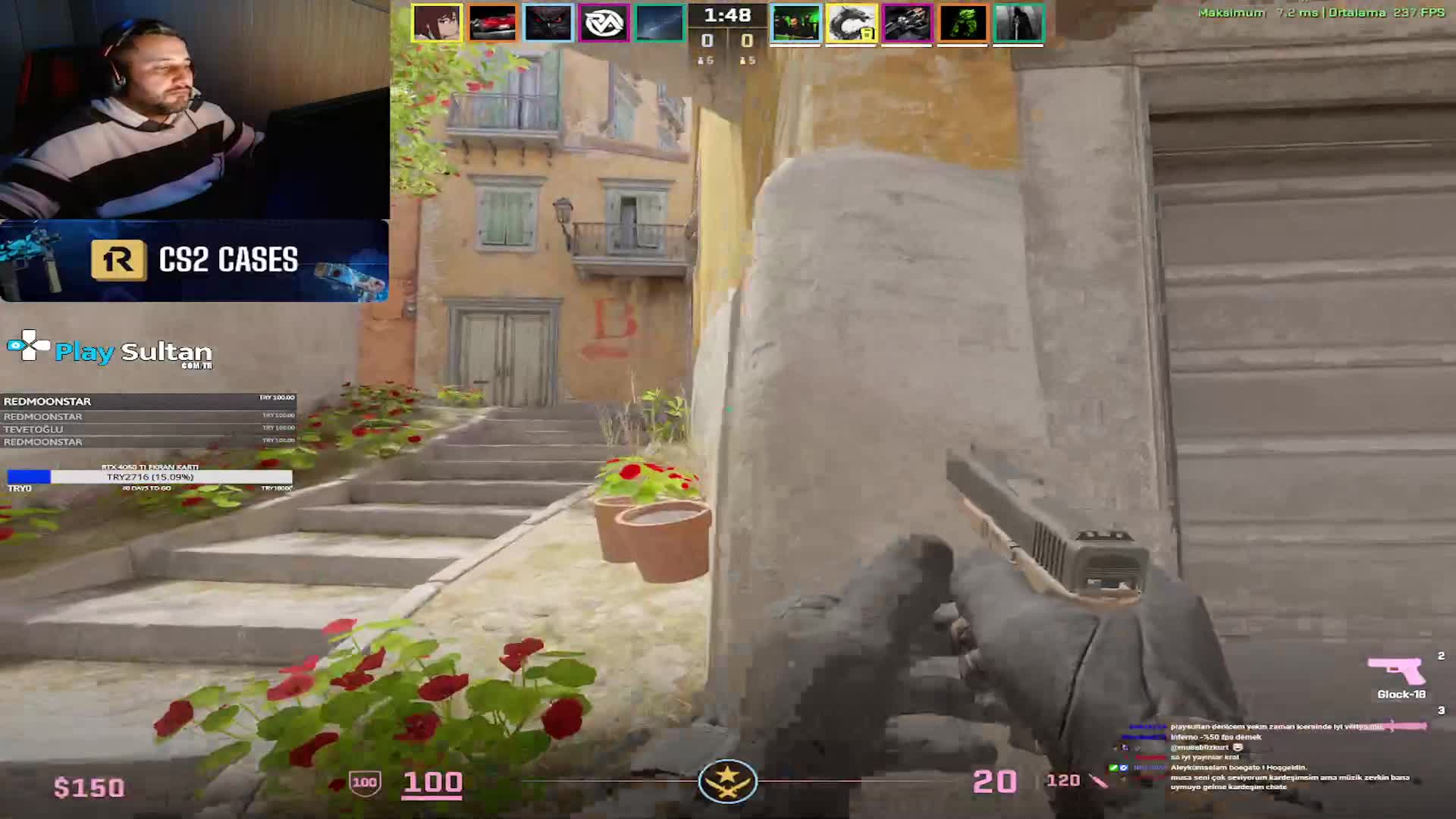Screen dimensions: 1456x819
Task: Click the pink grenade icon in chat area
Action: click(x=1403, y=726)
